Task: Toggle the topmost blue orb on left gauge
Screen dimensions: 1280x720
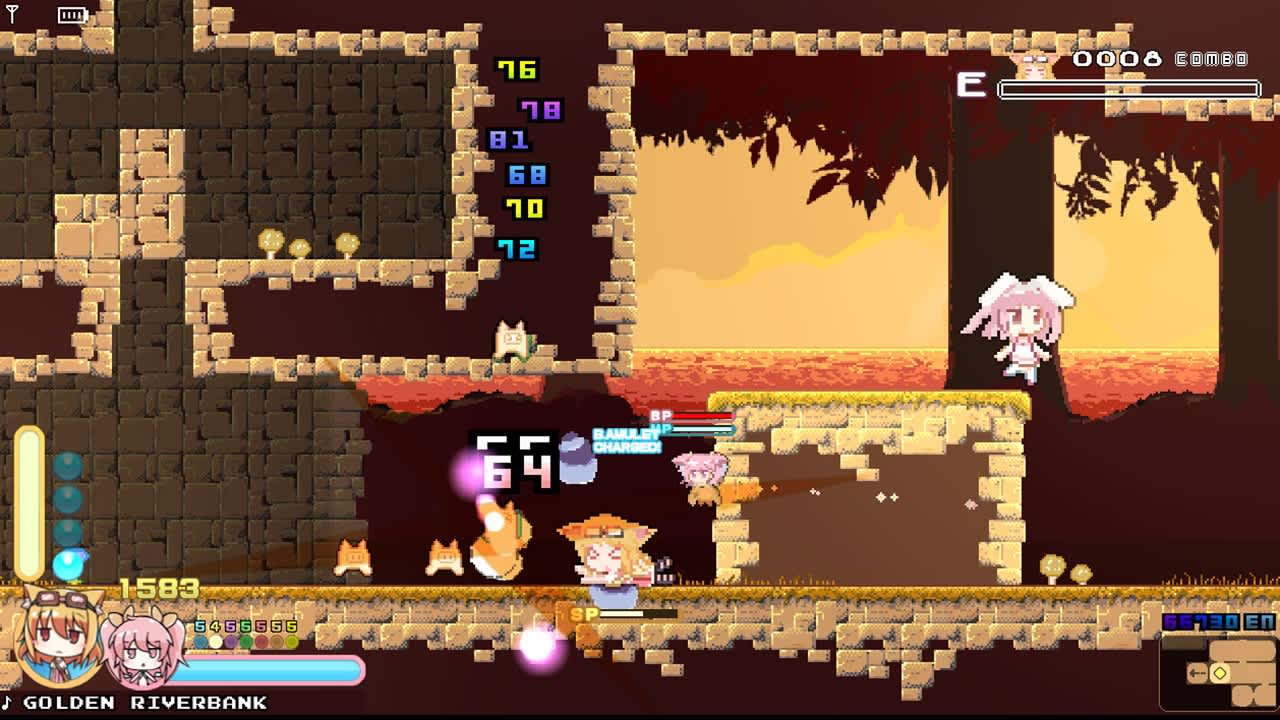Action: coord(70,463)
